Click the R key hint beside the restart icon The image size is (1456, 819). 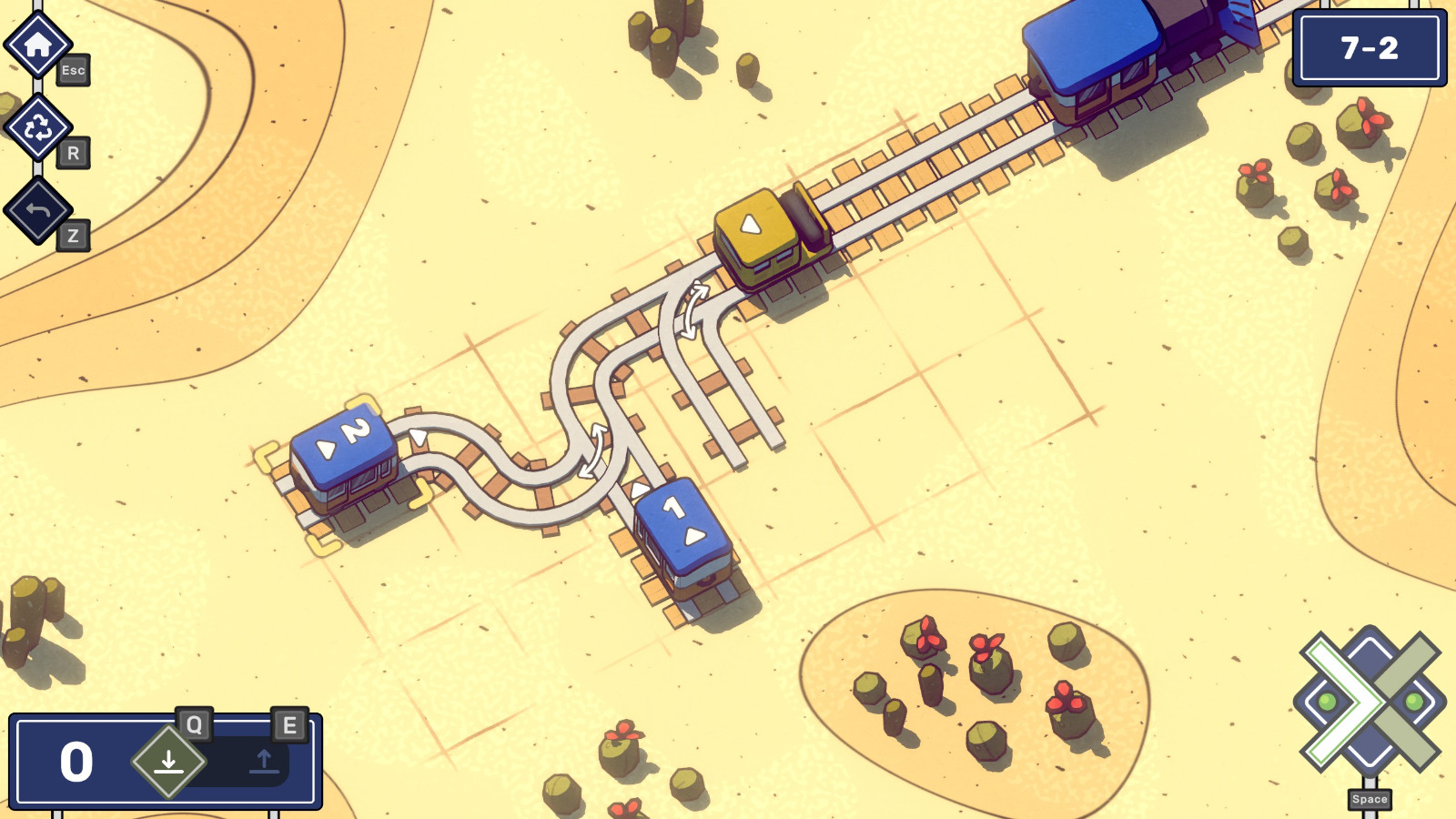(x=75, y=153)
